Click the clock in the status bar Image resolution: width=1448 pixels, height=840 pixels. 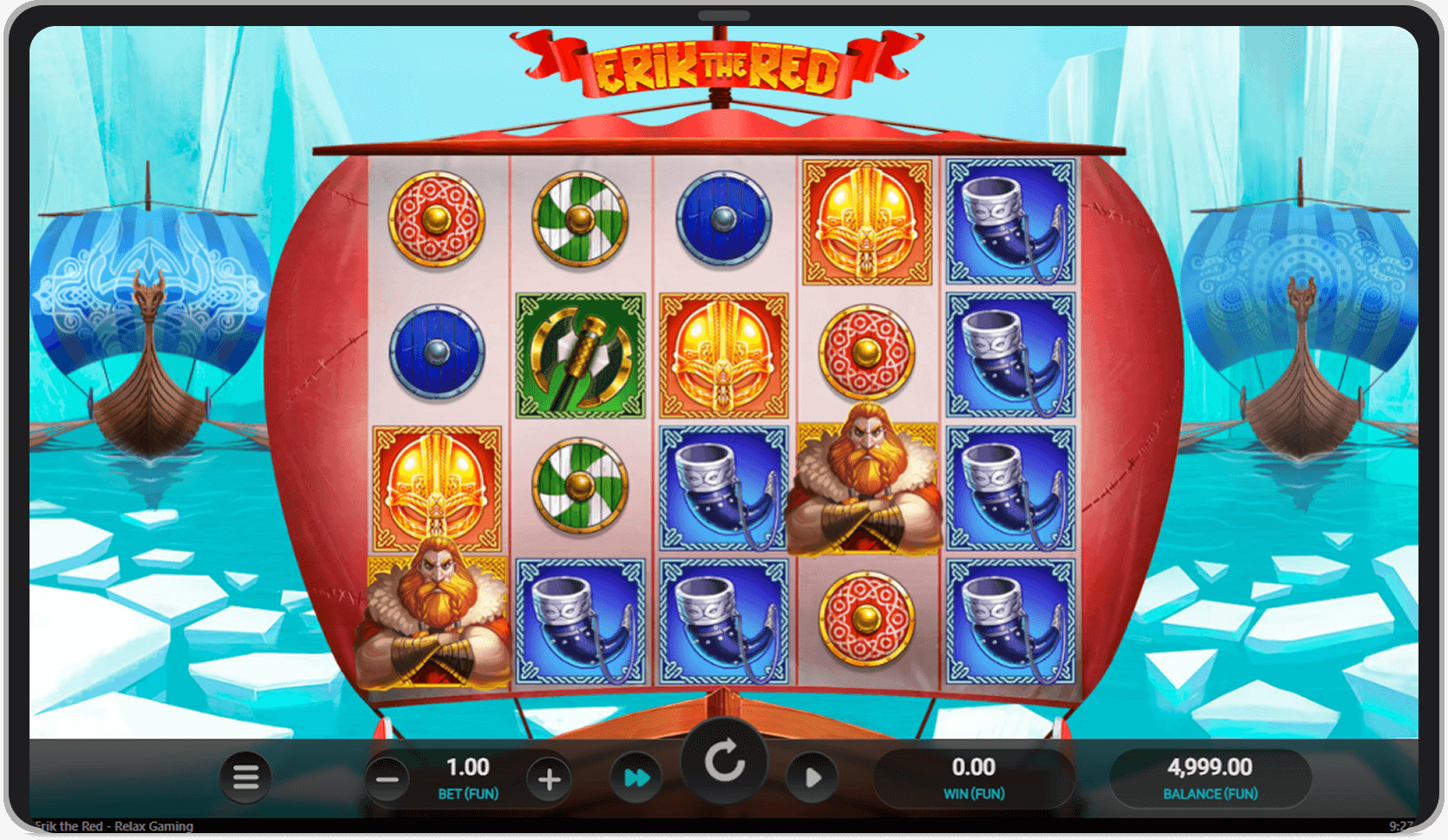pyautogui.click(x=1401, y=827)
